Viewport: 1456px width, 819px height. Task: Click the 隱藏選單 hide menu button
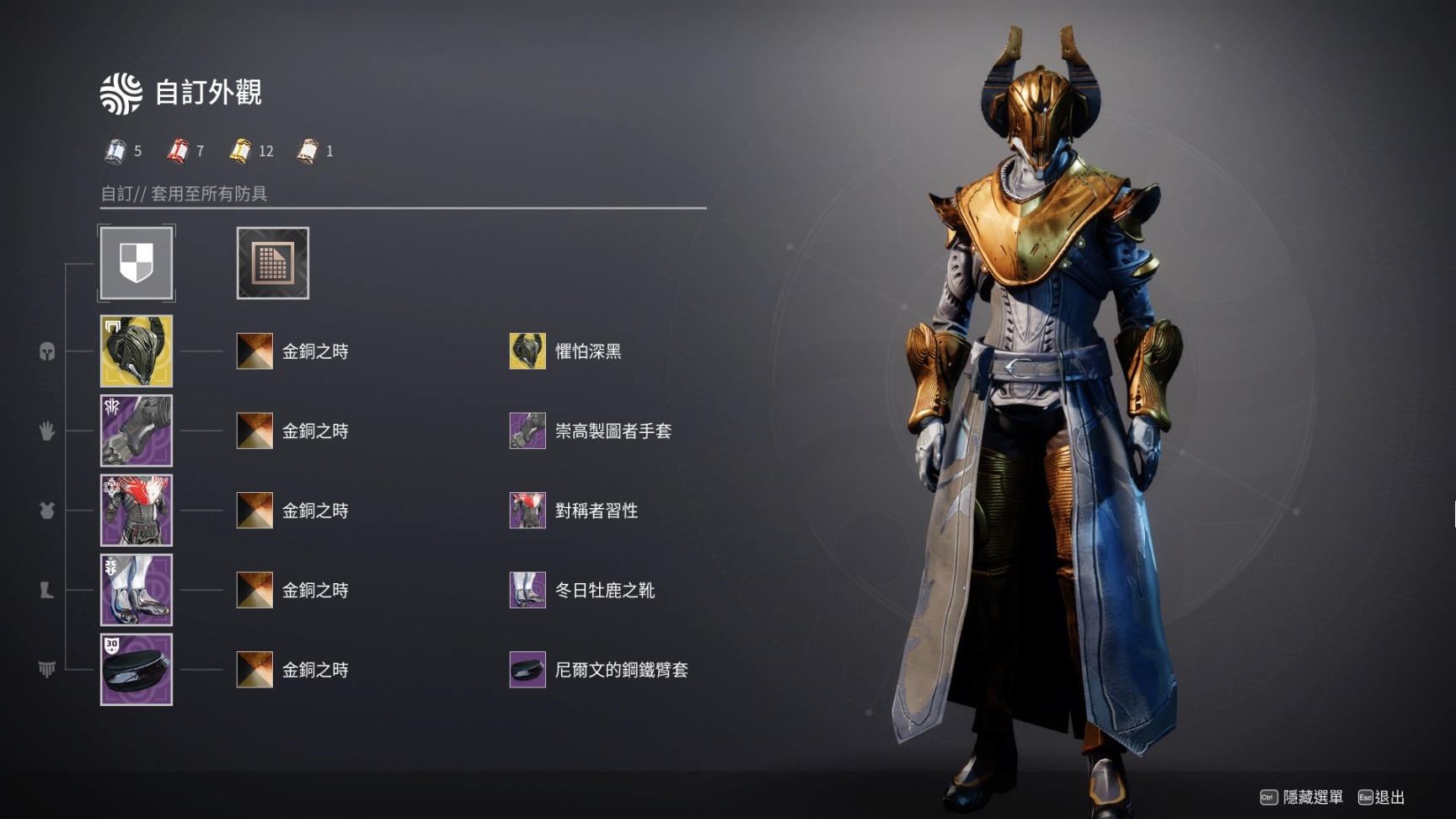1302,797
